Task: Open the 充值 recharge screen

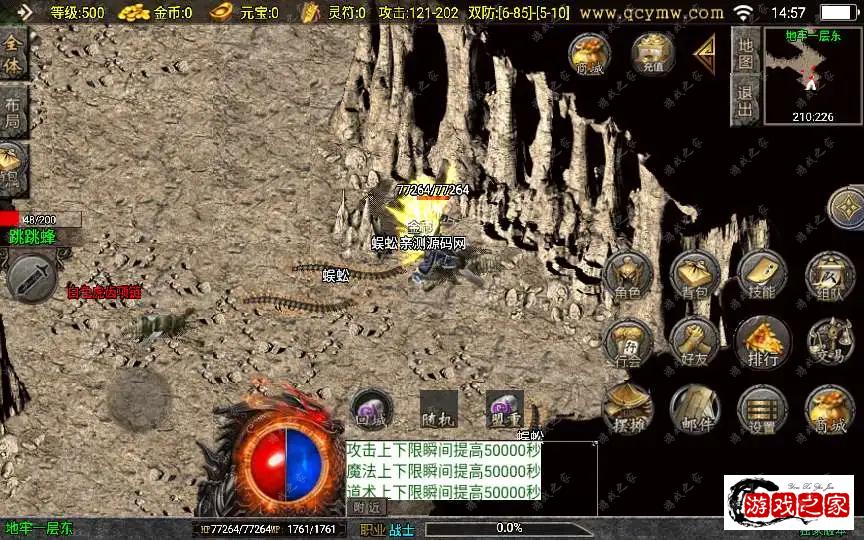Action: (x=653, y=54)
